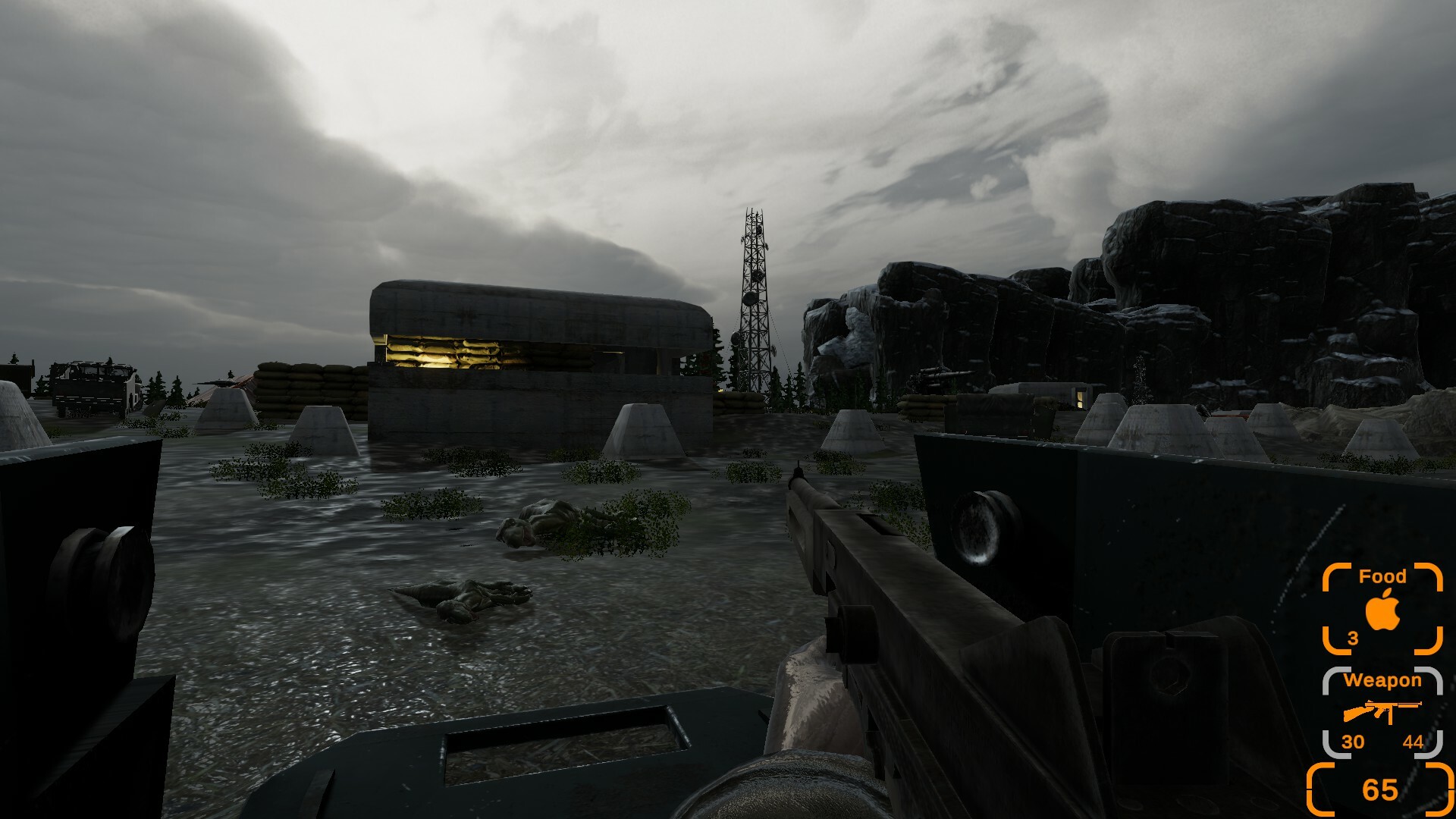The width and height of the screenshot is (1456, 819).
Task: Click the Weapon label text
Action: (1385, 680)
